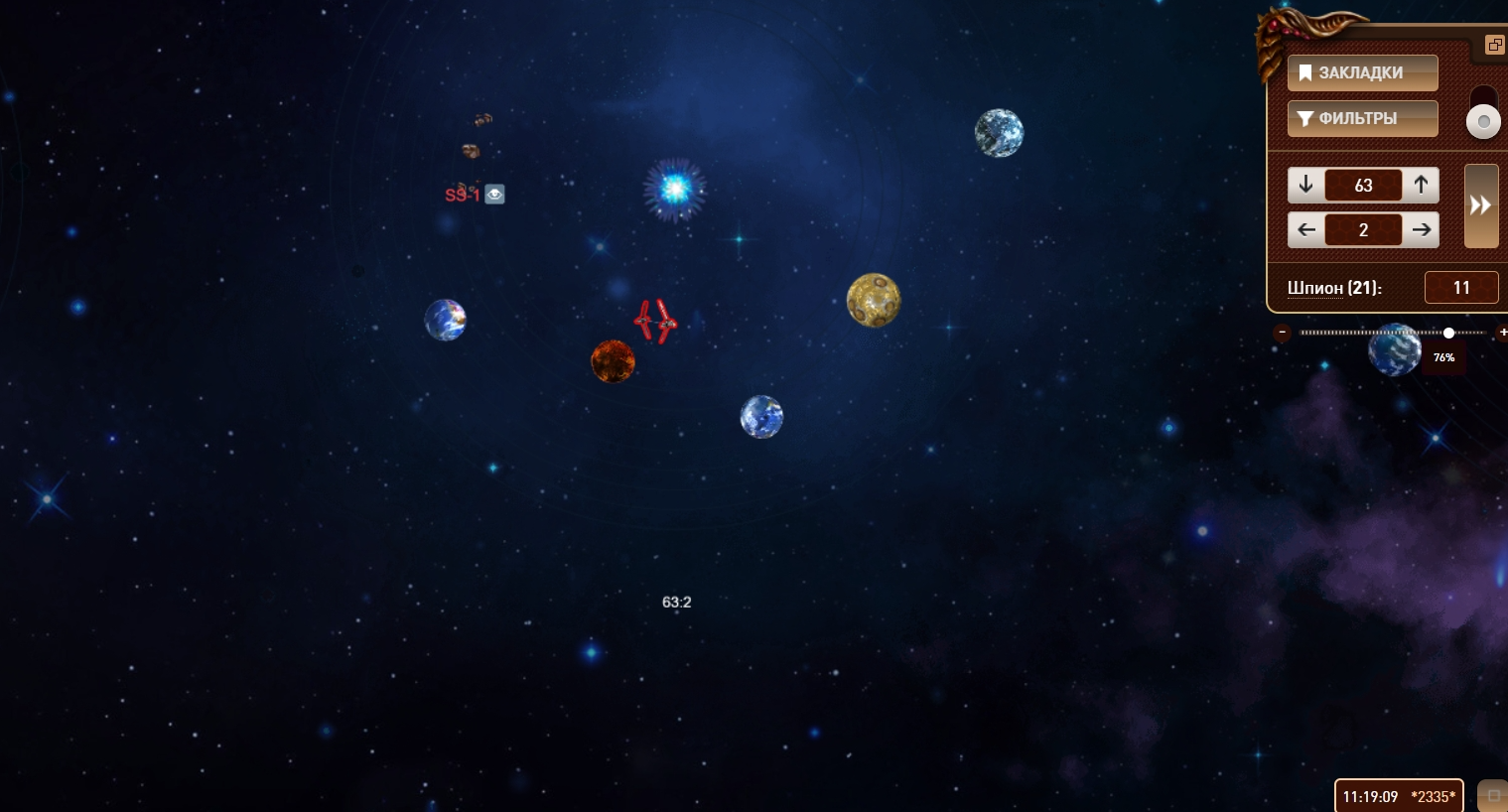Increase galaxy number with the up arrow
The image size is (1508, 812).
pyautogui.click(x=1422, y=185)
